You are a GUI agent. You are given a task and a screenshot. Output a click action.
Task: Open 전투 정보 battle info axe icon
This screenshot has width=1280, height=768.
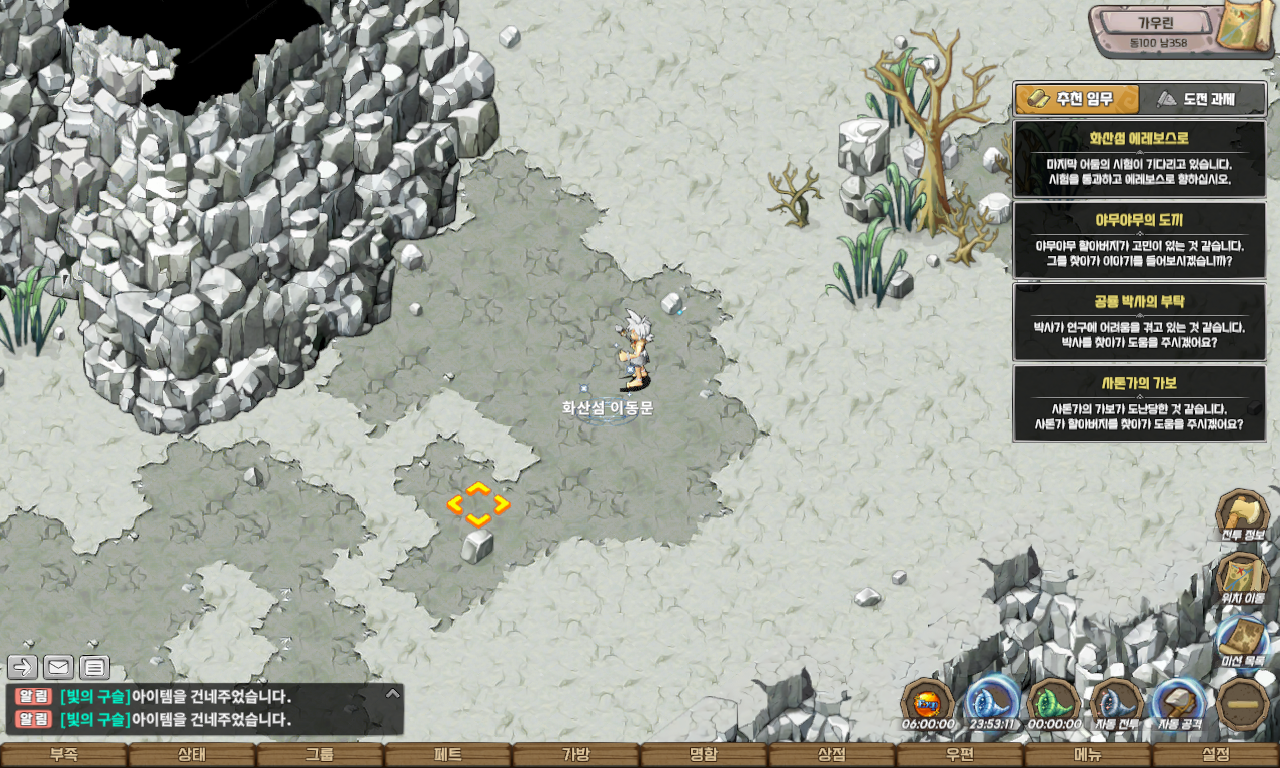[1242, 515]
